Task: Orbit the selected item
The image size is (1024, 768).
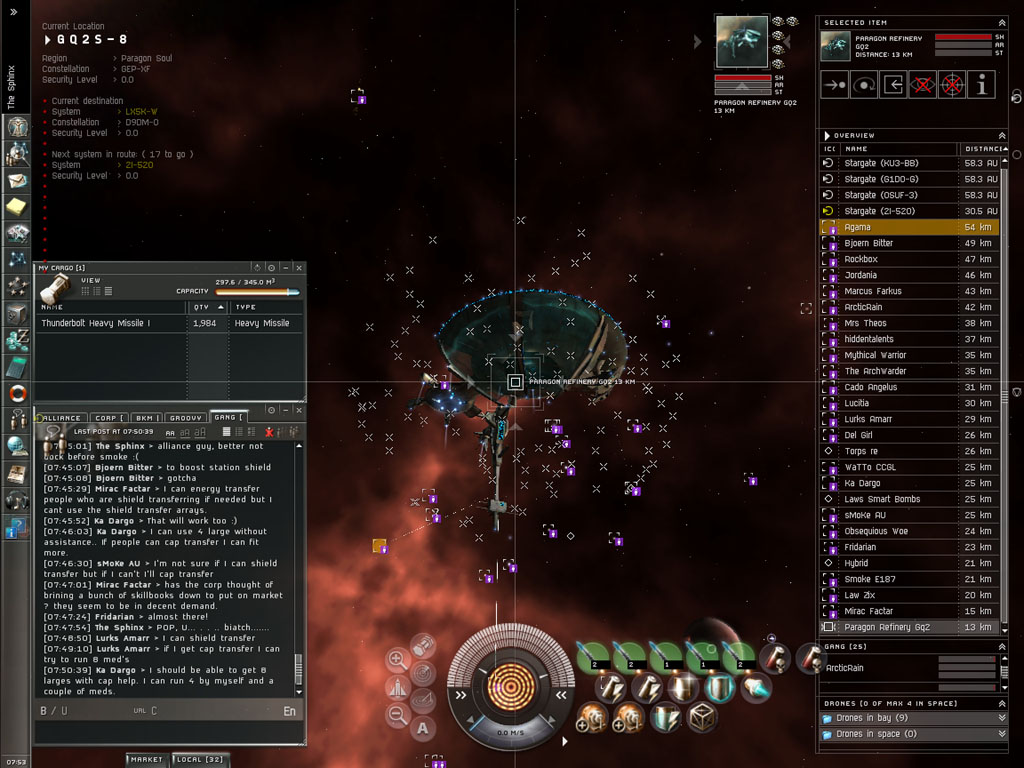Action: pos(864,85)
